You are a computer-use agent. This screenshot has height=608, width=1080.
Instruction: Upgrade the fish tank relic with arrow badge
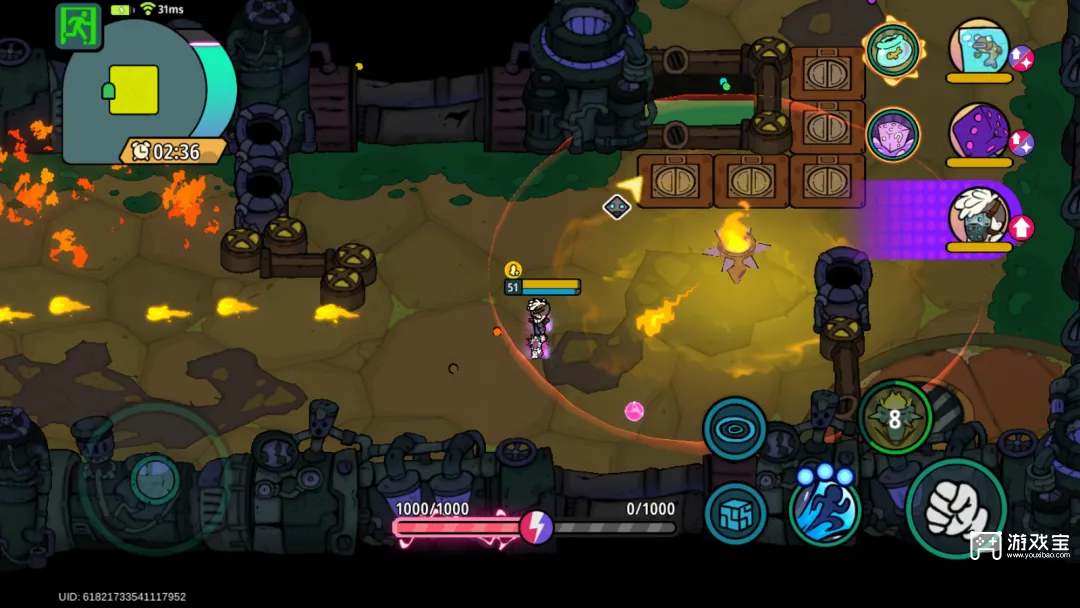pos(1021,59)
